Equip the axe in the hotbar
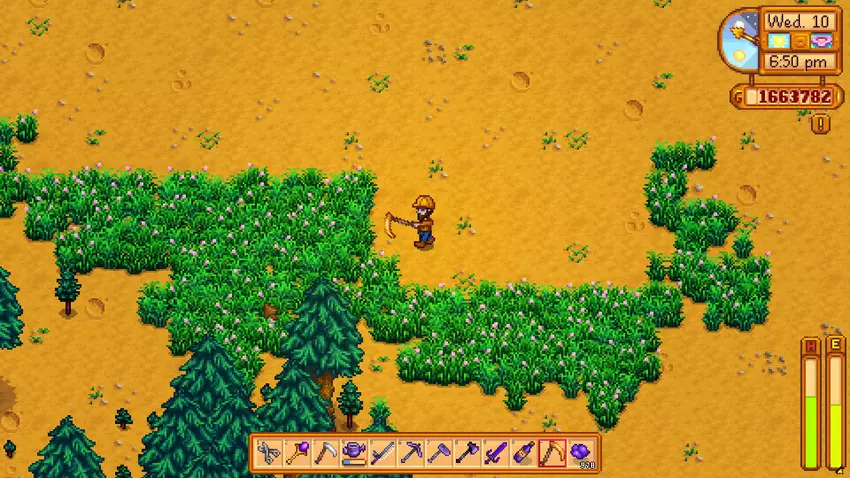Viewport: 850px width, 478px height. (467, 453)
